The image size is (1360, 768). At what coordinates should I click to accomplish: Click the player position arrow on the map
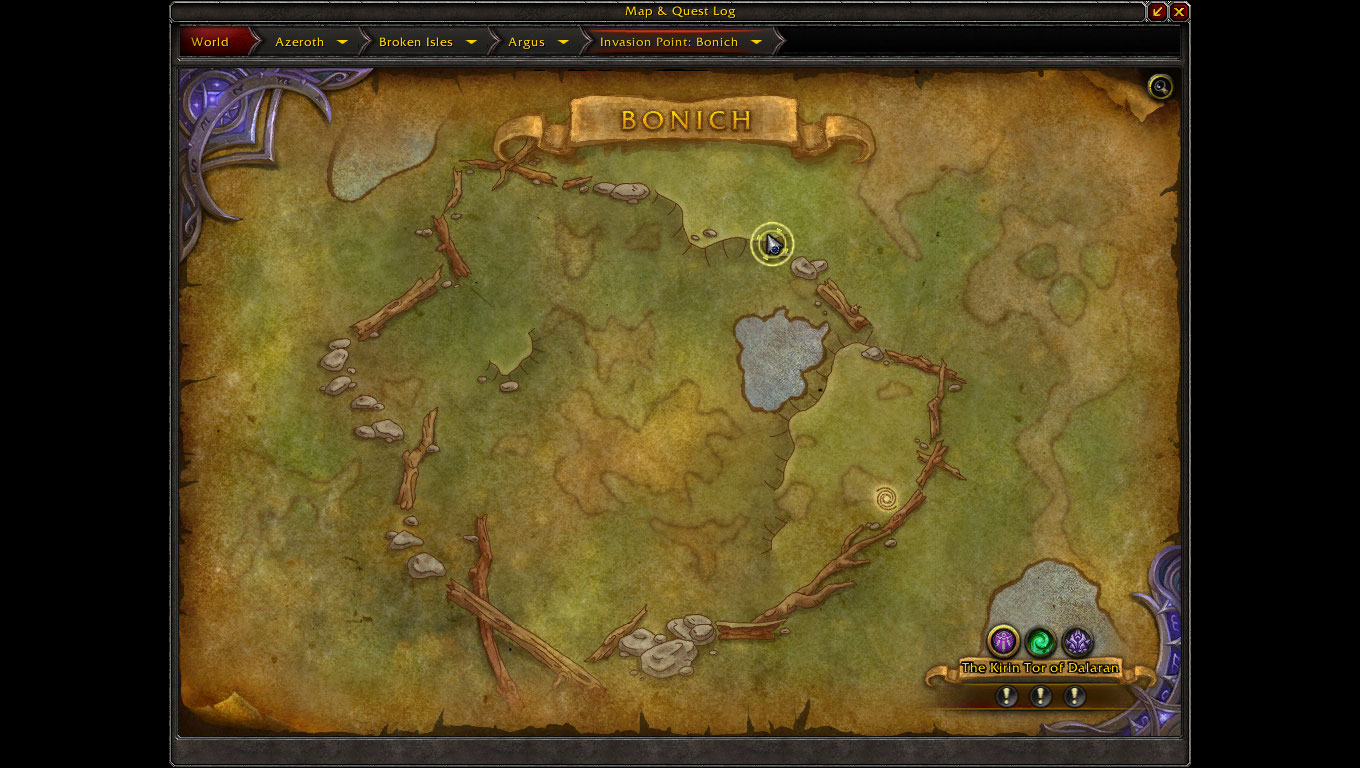click(771, 243)
